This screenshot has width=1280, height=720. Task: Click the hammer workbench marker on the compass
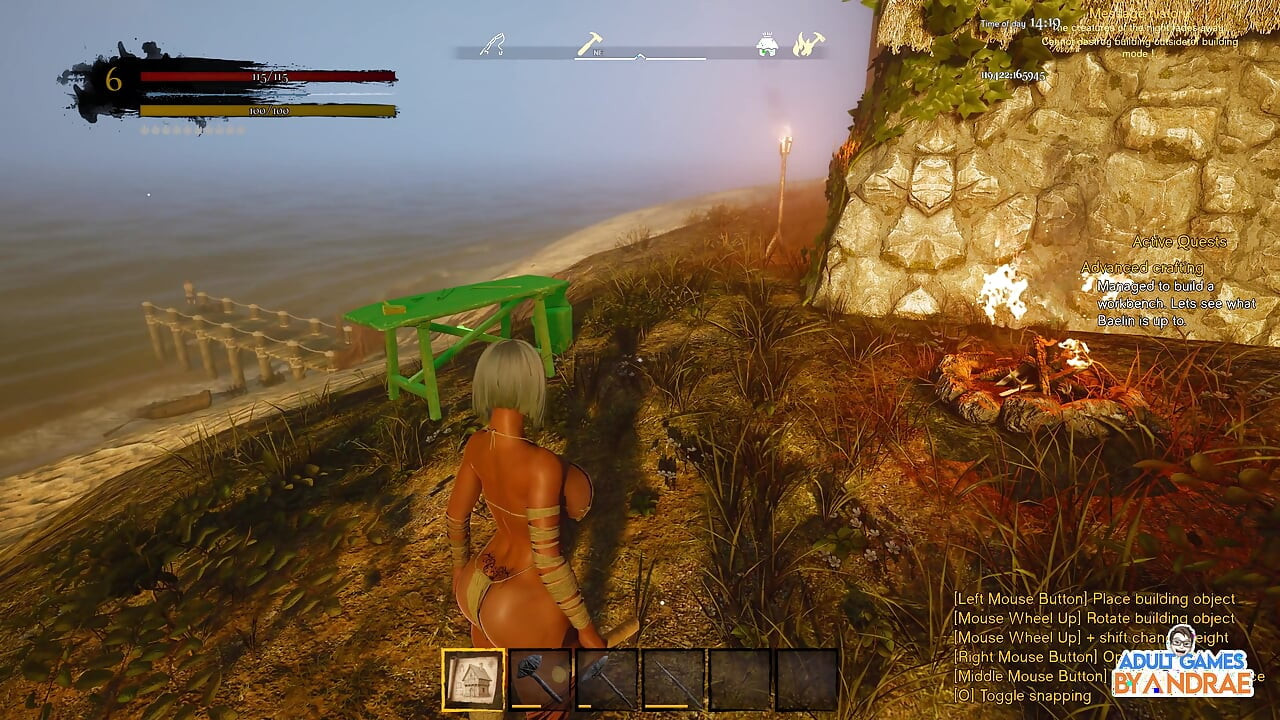[590, 42]
